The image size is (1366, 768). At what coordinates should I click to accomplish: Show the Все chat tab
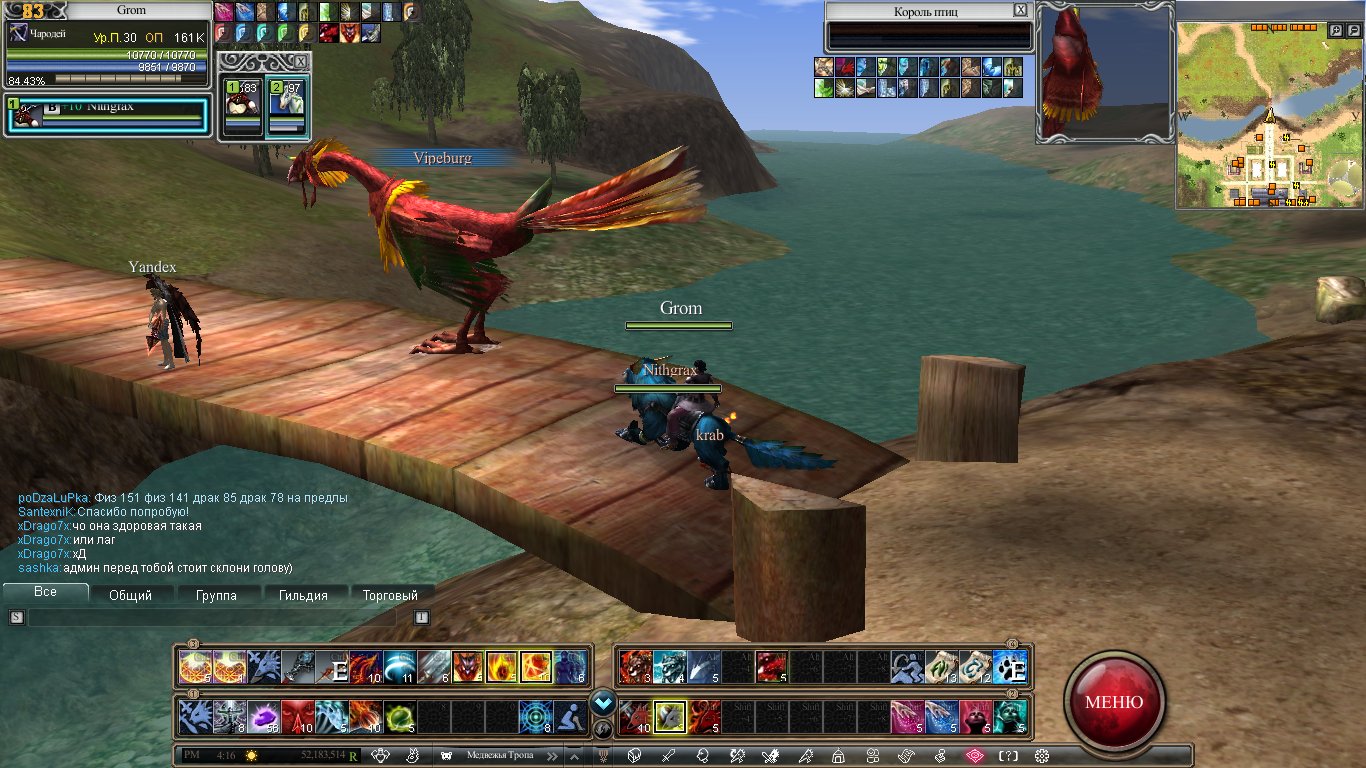pos(45,592)
